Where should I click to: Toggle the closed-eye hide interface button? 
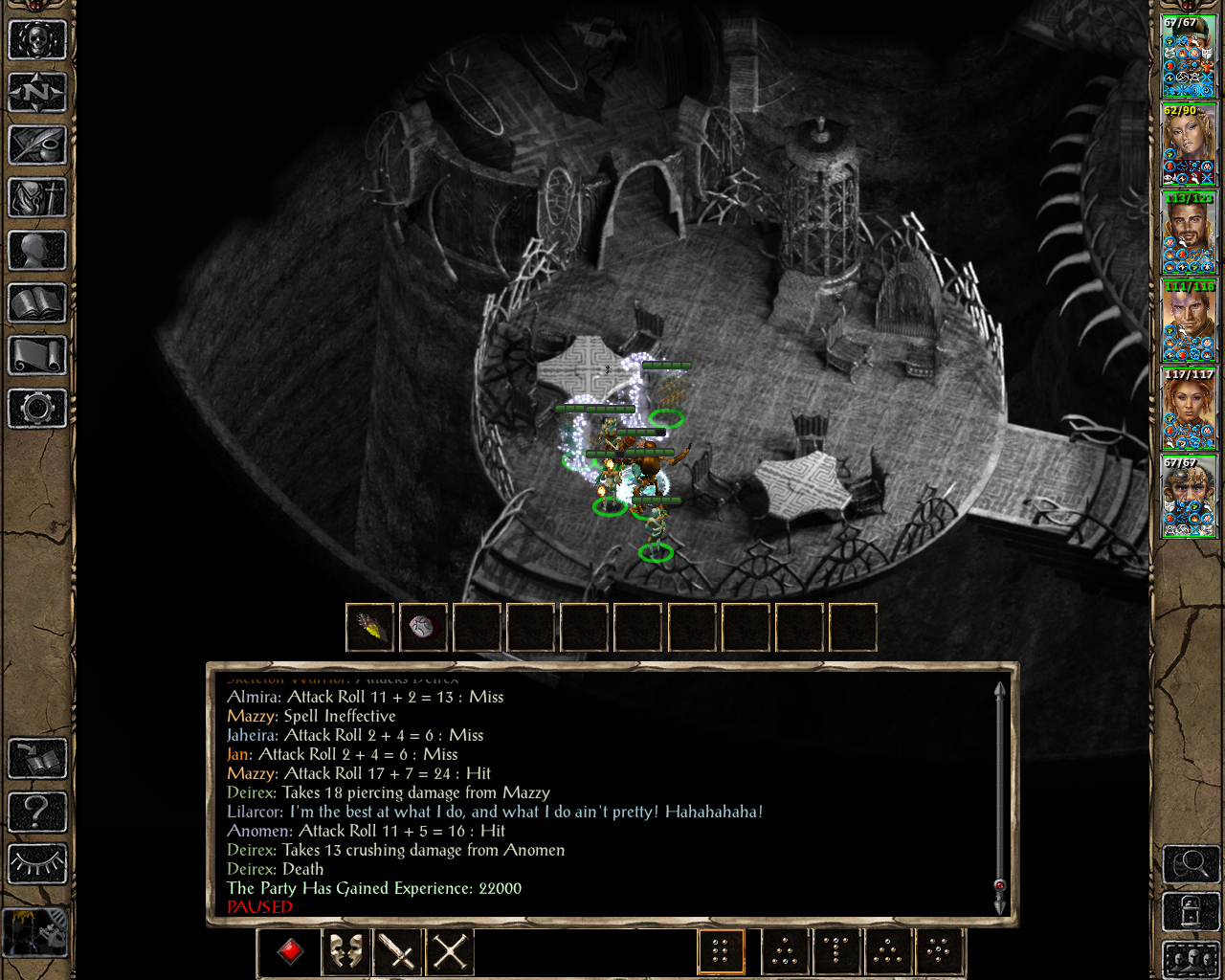pyautogui.click(x=36, y=864)
